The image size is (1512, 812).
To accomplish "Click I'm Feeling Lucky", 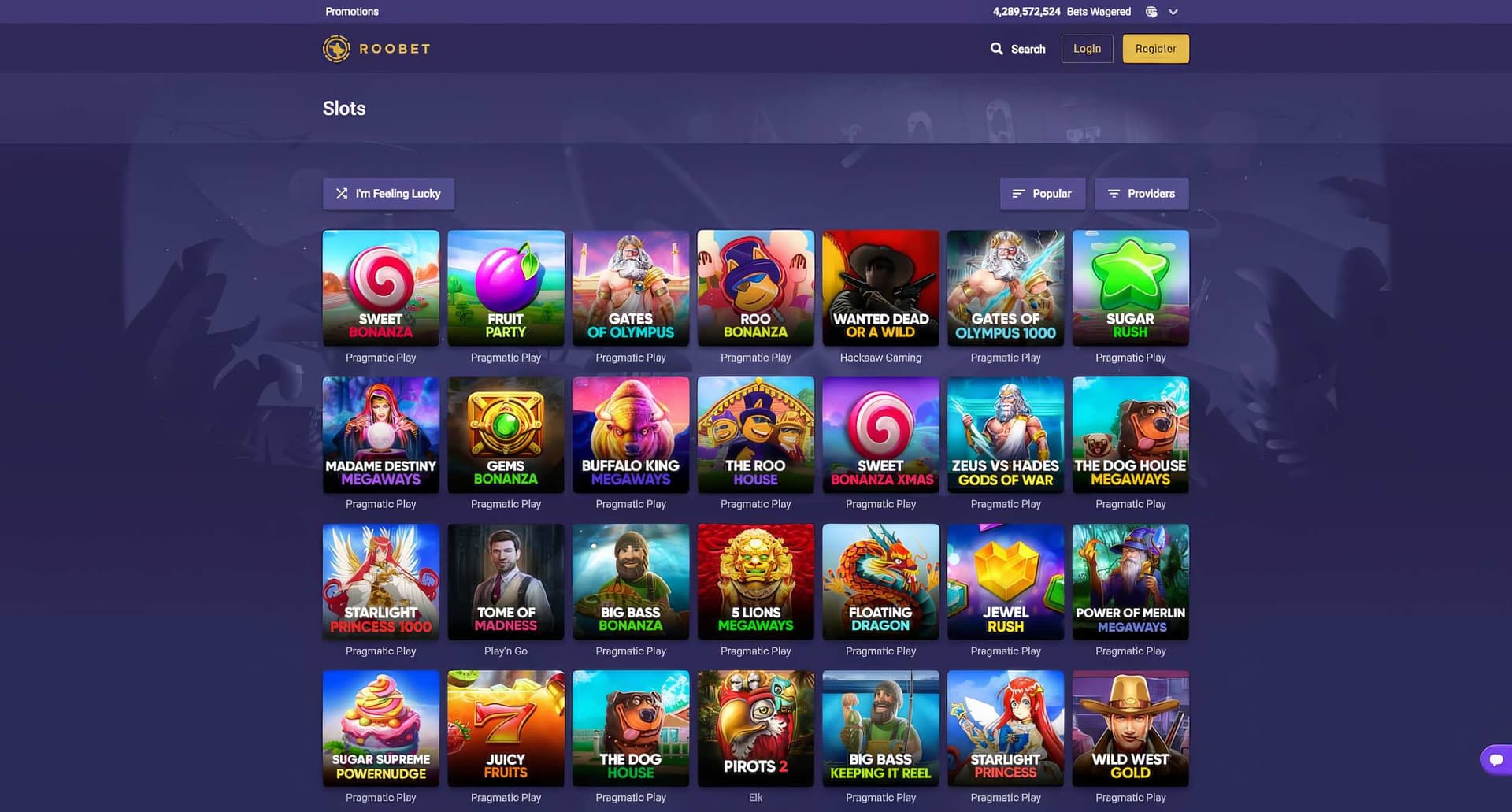I will coord(388,193).
